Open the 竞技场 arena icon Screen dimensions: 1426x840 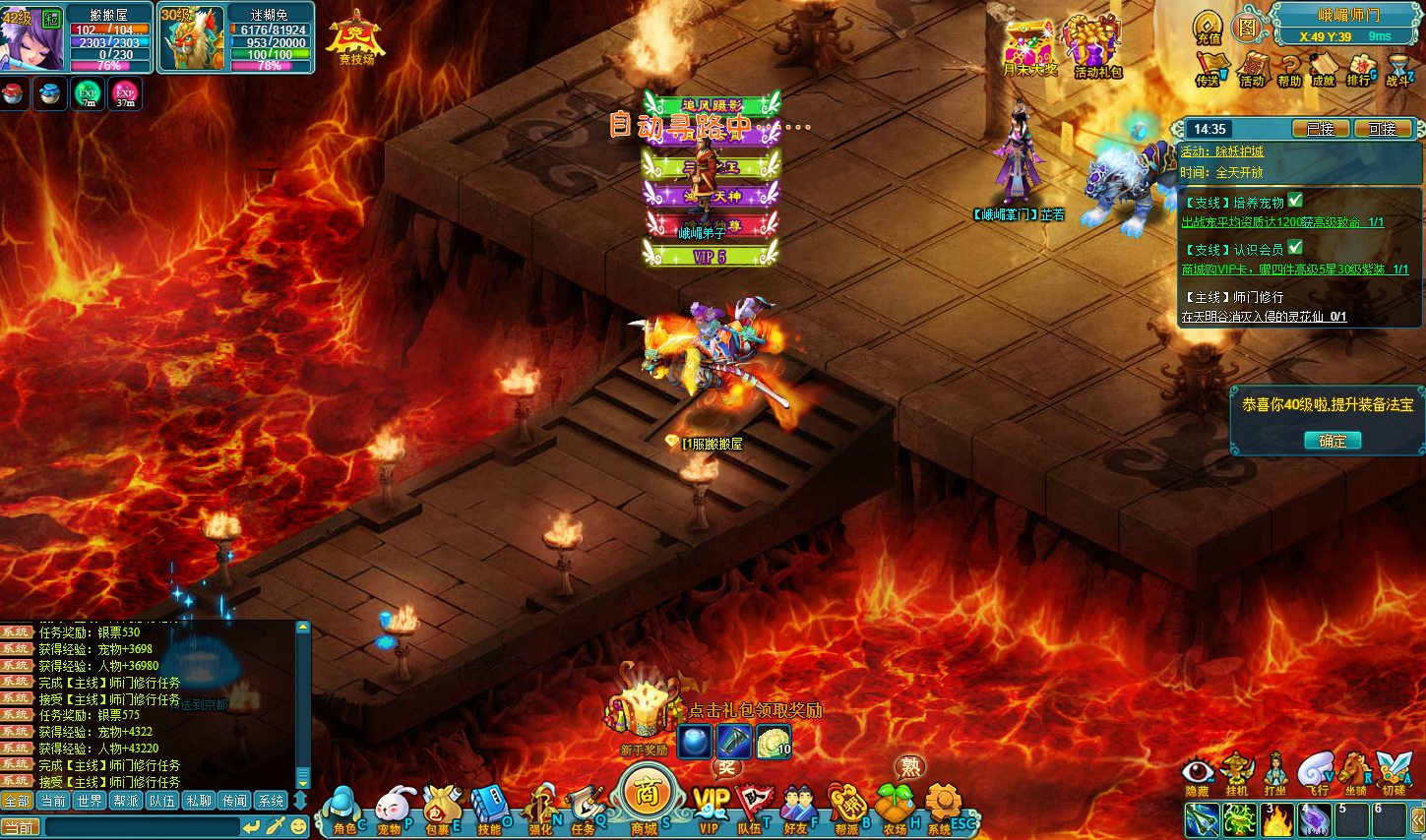tap(355, 39)
